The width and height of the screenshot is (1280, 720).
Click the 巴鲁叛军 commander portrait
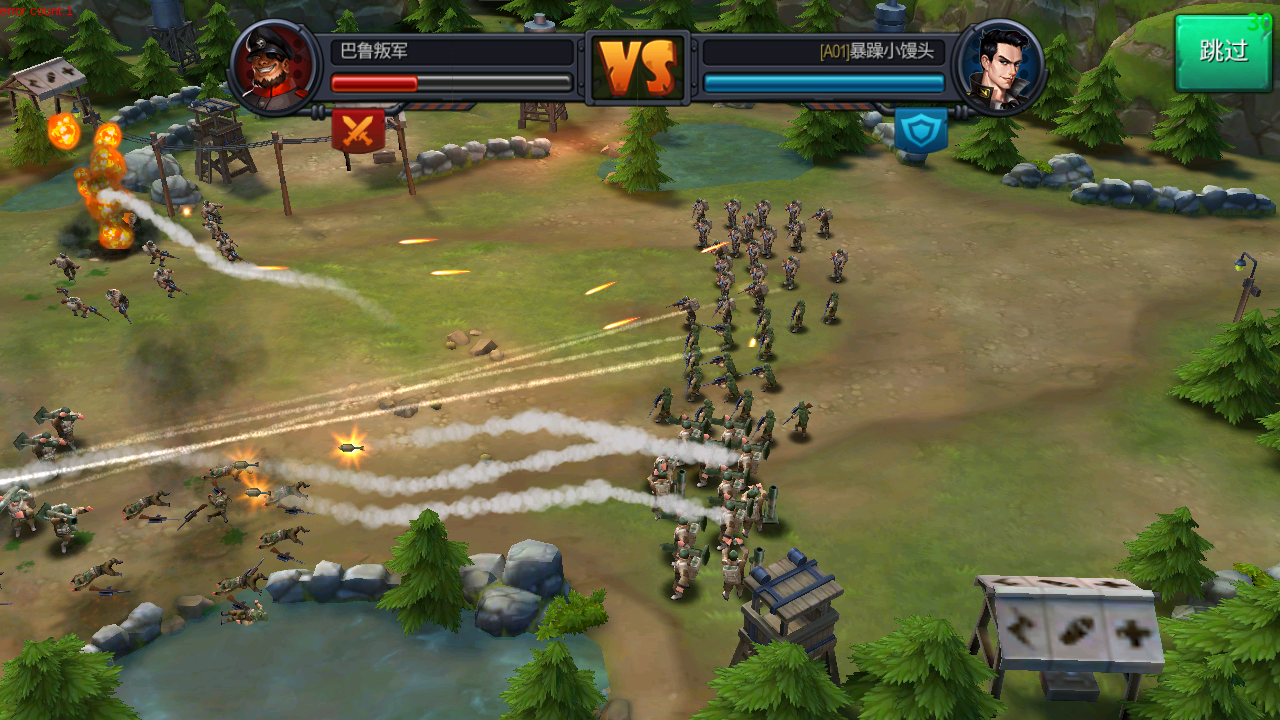coord(275,67)
